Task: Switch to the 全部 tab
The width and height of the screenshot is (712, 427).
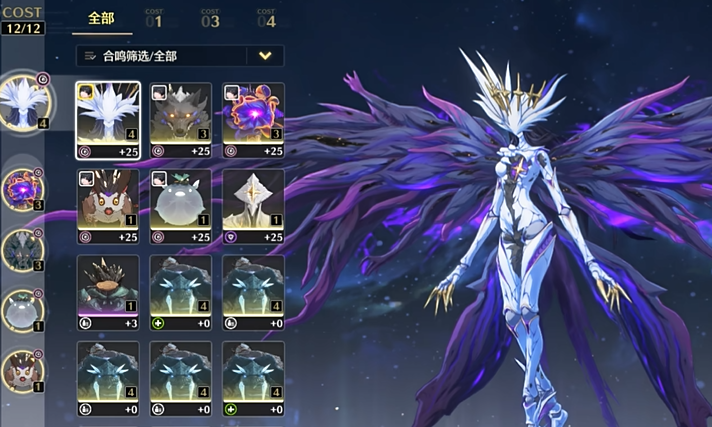Action: click(x=101, y=18)
